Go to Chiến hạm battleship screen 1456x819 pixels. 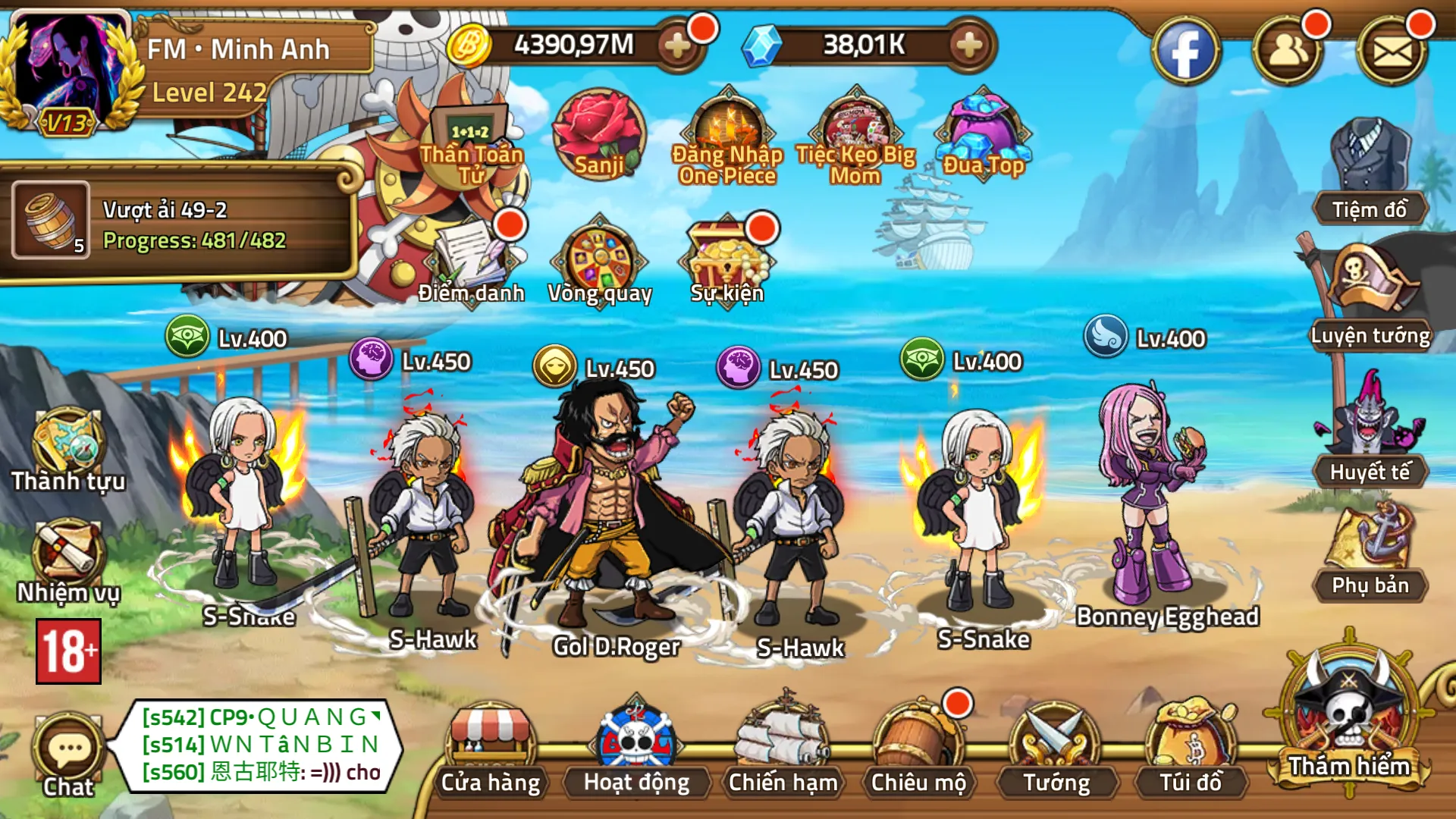(783, 751)
